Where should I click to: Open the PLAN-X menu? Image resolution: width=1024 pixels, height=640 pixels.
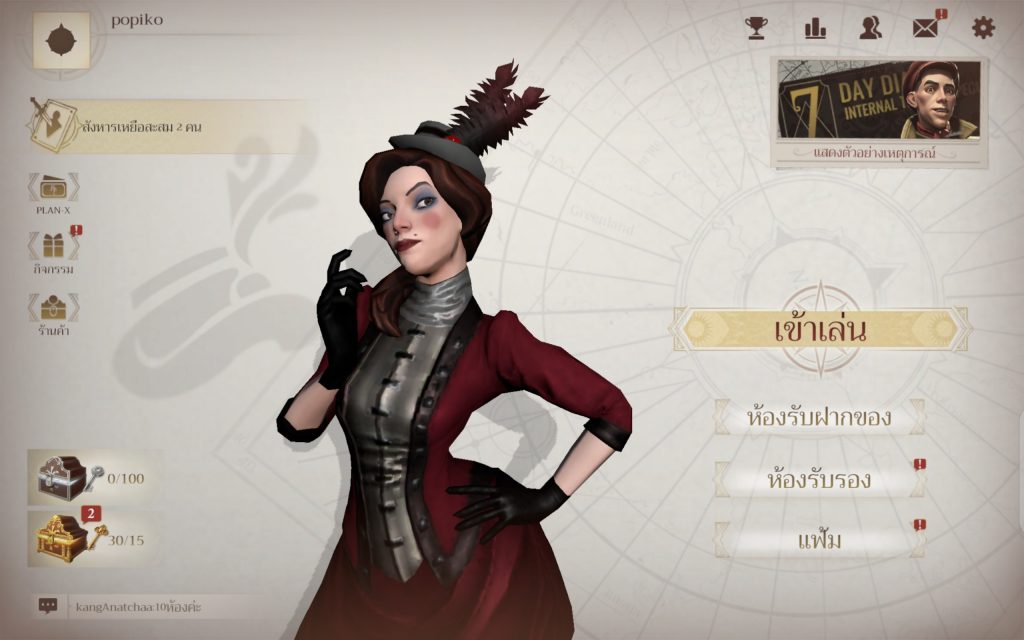53,192
